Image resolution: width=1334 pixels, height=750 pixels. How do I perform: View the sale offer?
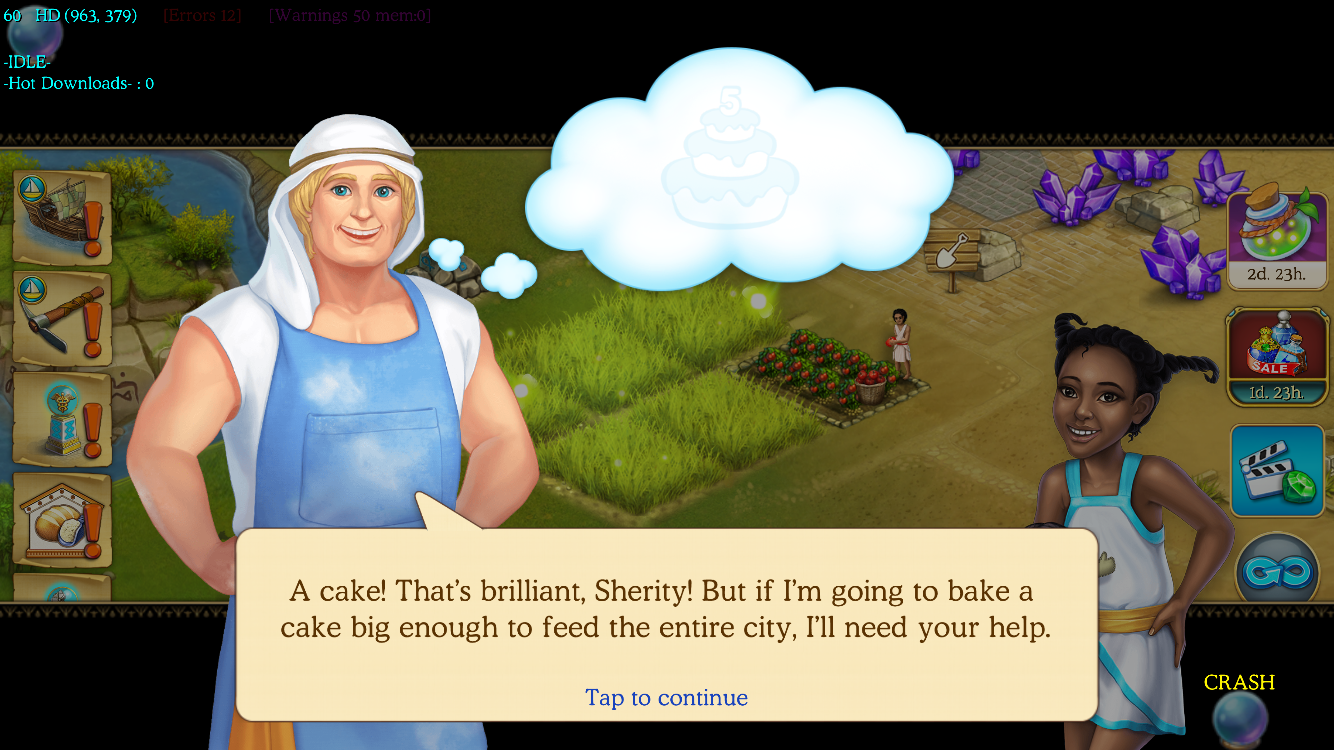[x=1275, y=357]
